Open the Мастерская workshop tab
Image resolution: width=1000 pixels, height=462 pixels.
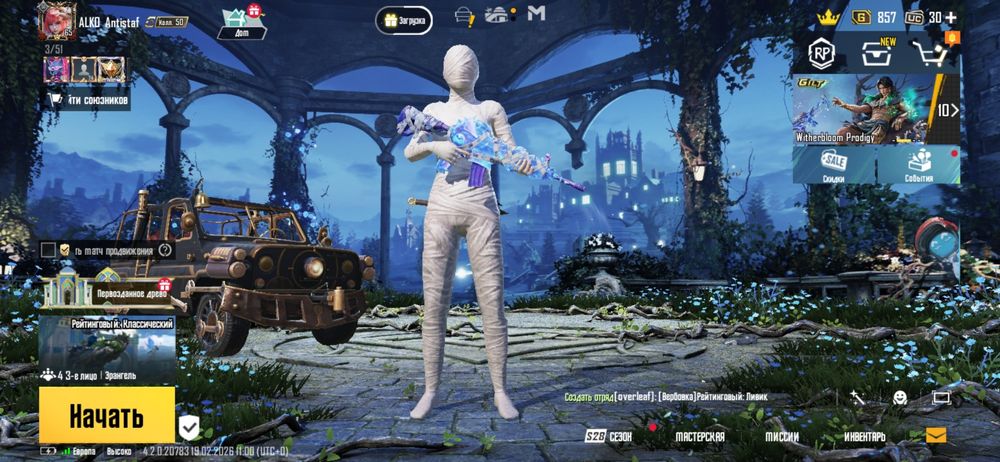tap(699, 437)
